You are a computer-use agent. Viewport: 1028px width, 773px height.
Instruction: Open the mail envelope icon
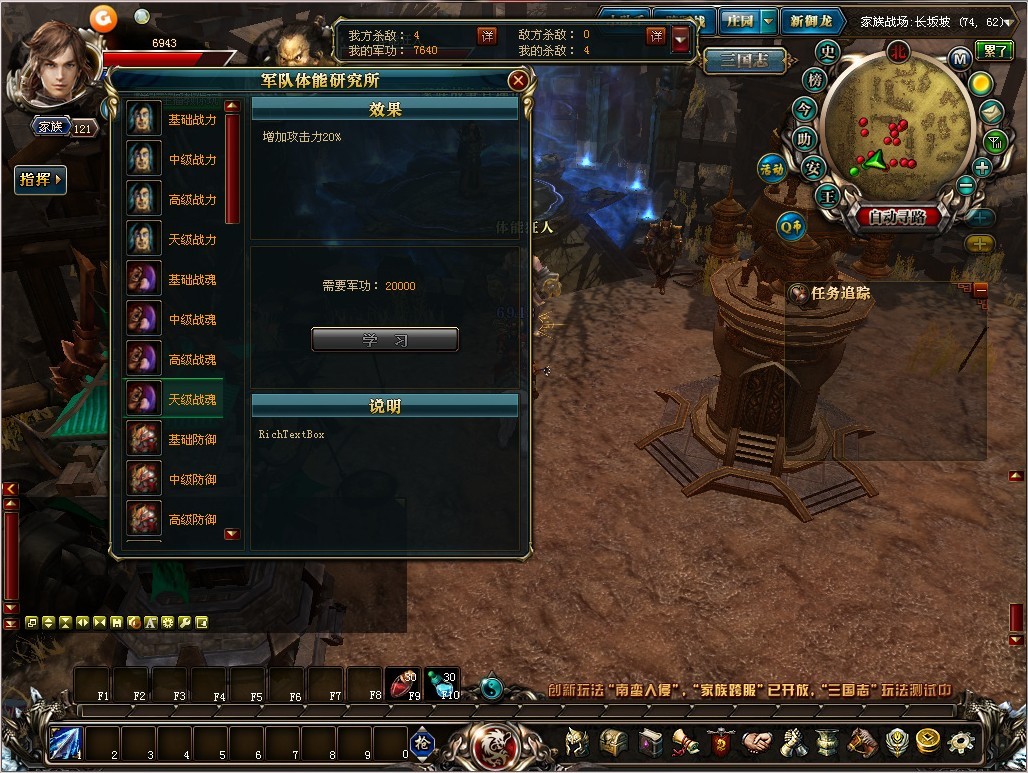tap(991, 112)
